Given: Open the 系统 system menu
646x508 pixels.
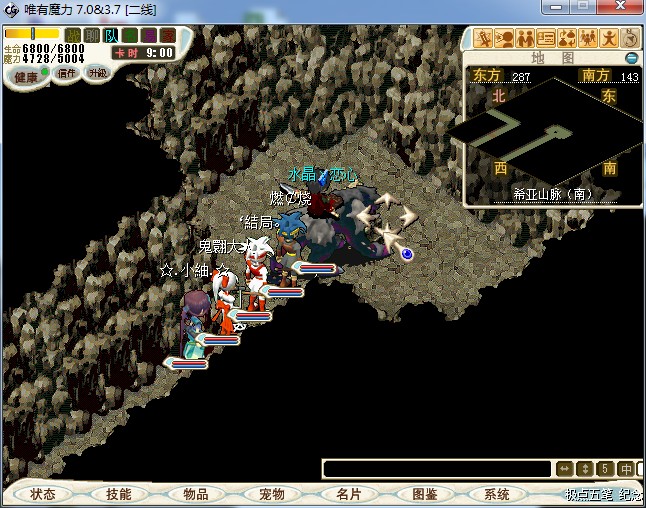Looking at the screenshot, I should coord(497,494).
